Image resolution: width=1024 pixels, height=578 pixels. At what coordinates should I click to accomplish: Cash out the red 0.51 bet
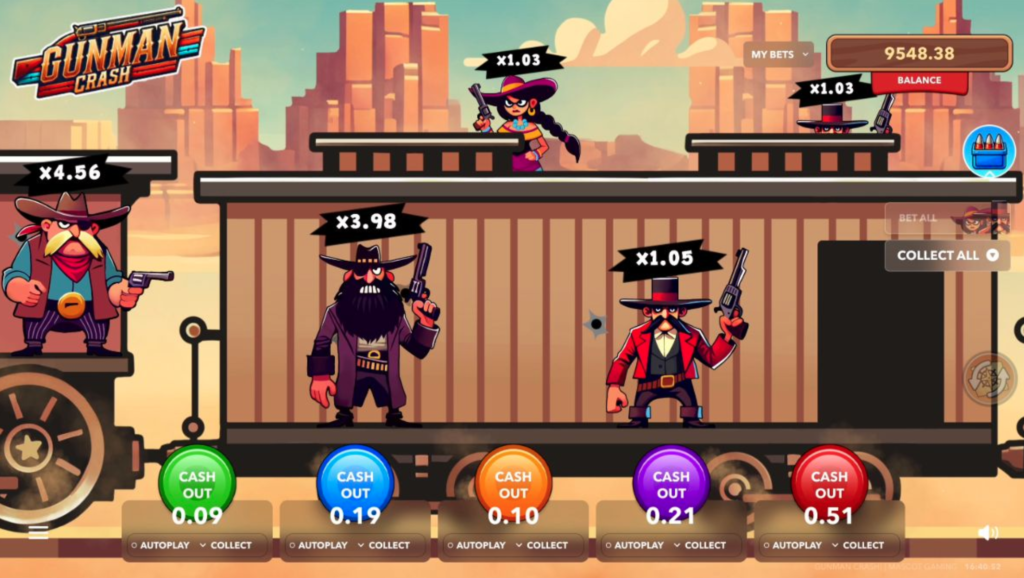coord(829,484)
